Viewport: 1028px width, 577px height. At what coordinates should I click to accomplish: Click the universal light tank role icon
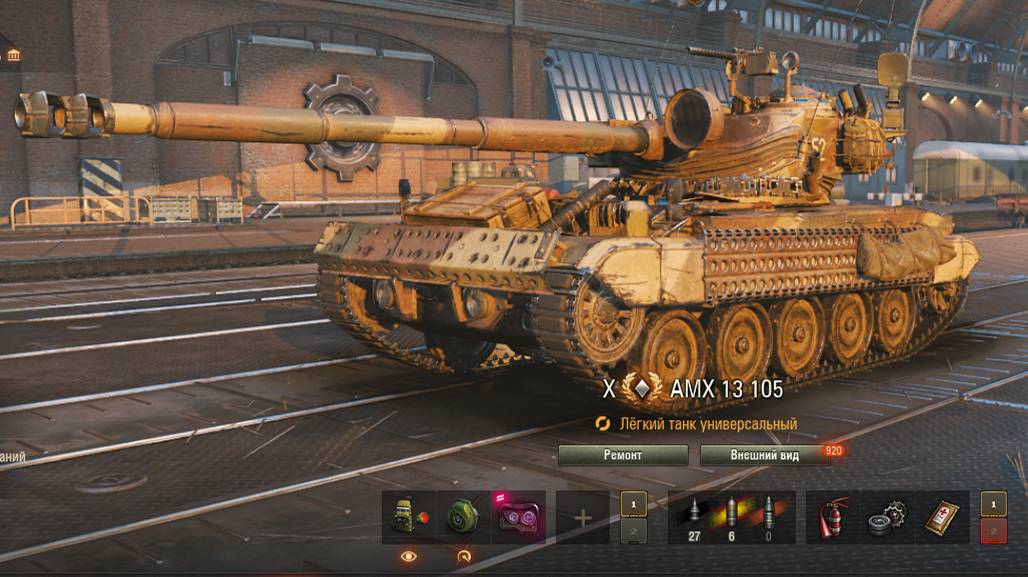pyautogui.click(x=603, y=424)
